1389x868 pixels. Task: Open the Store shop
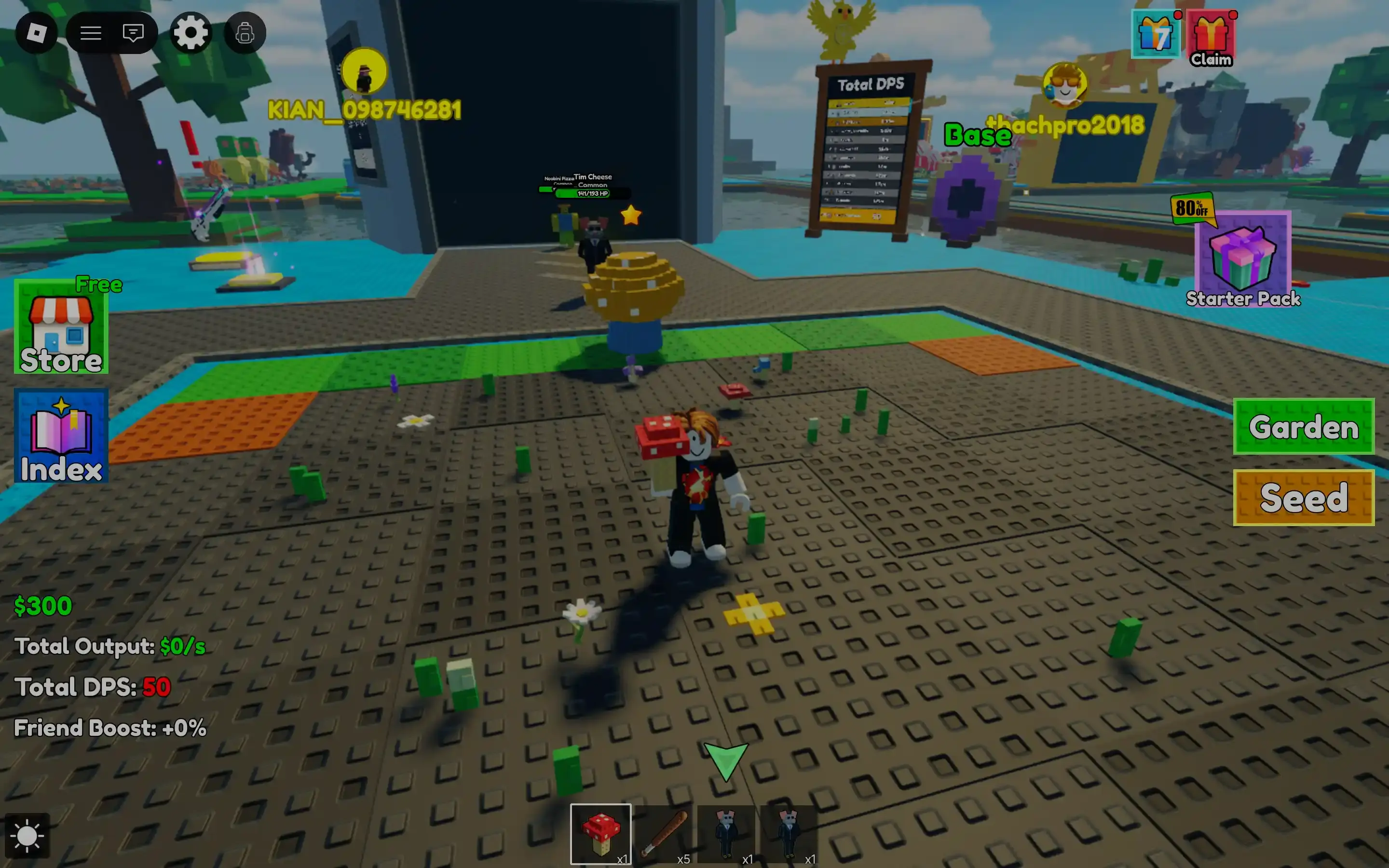(61, 327)
